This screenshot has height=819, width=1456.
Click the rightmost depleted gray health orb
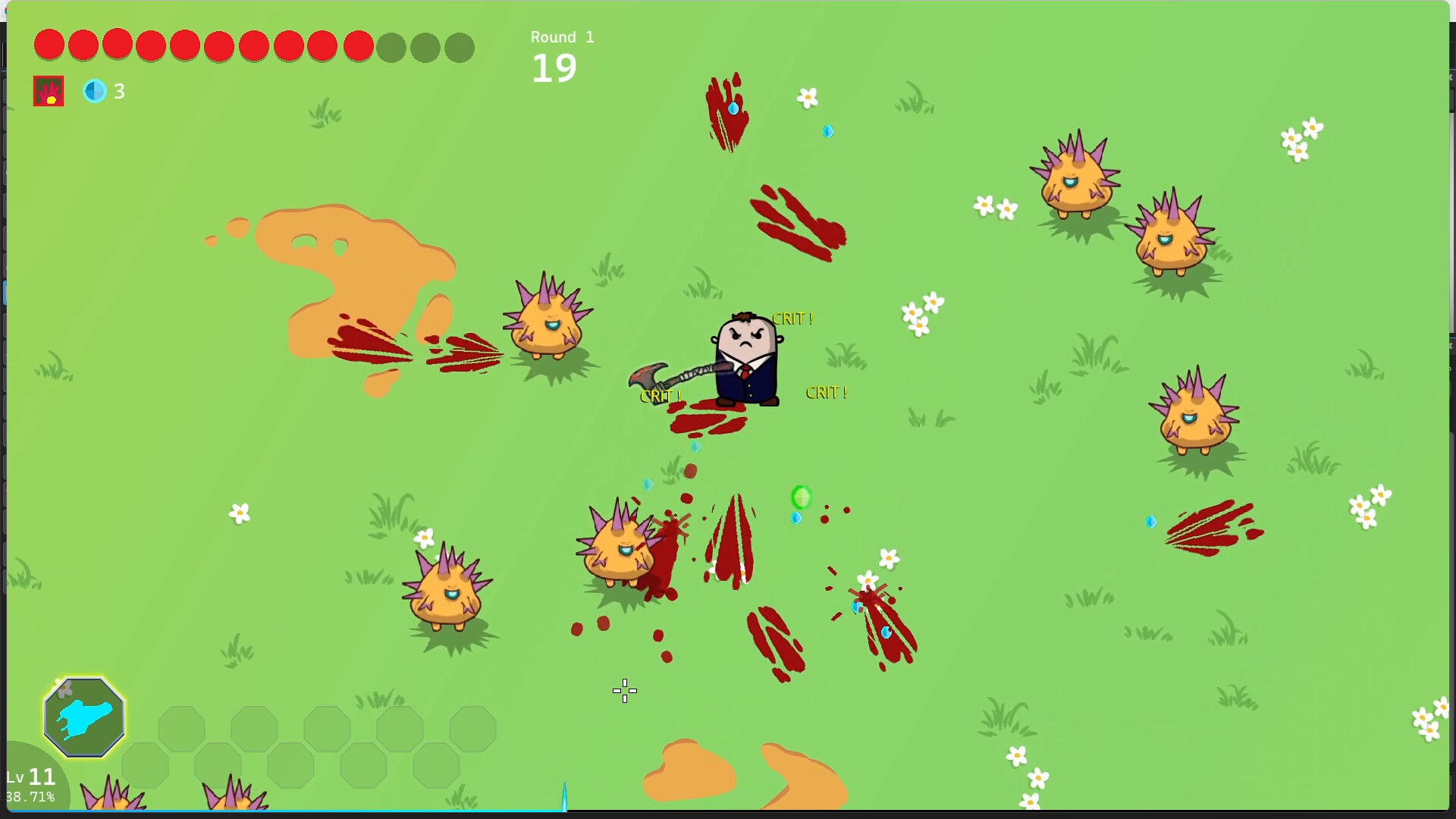tap(460, 47)
